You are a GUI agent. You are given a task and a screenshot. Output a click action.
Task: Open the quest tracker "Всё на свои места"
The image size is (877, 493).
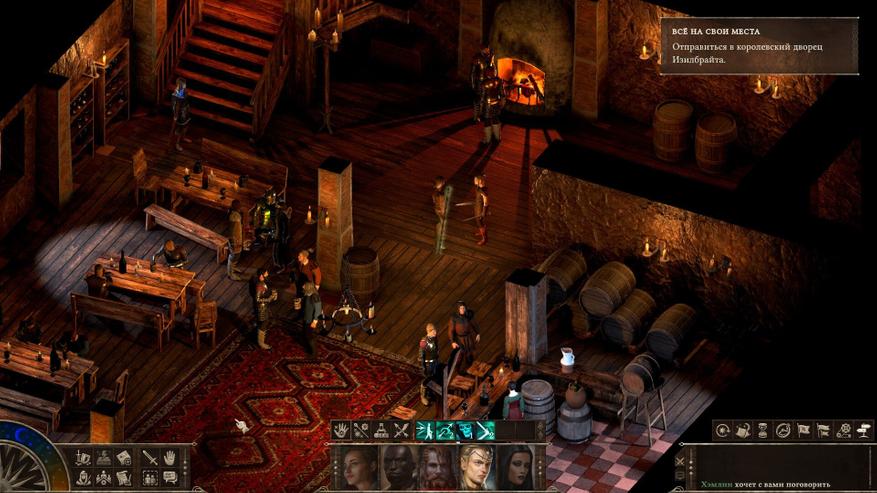758,46
